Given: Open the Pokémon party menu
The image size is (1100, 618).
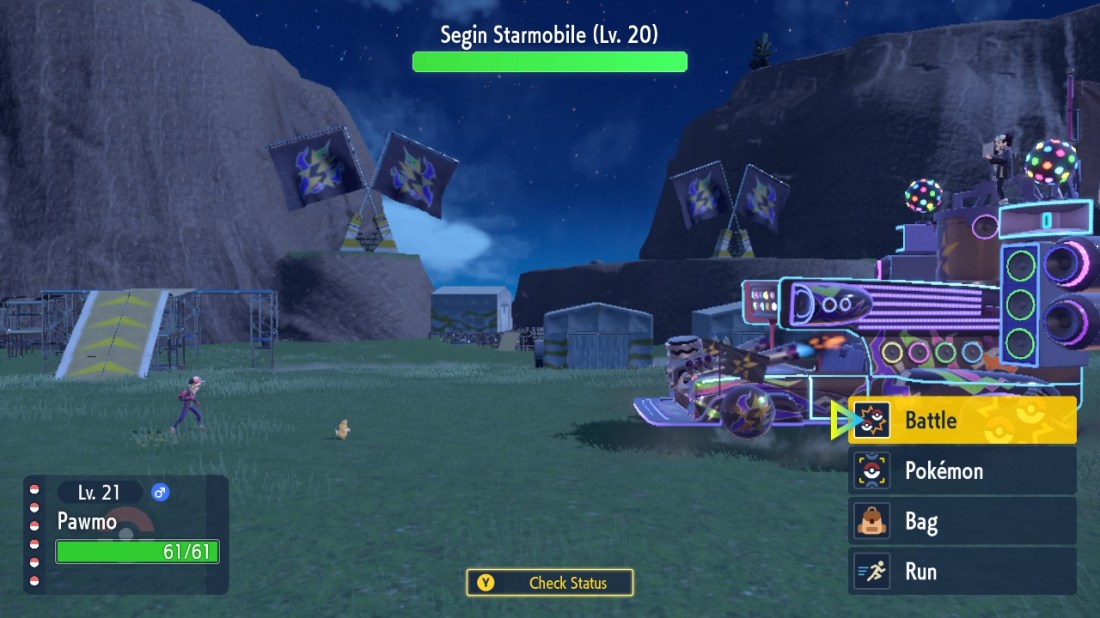Looking at the screenshot, I should click(x=962, y=470).
